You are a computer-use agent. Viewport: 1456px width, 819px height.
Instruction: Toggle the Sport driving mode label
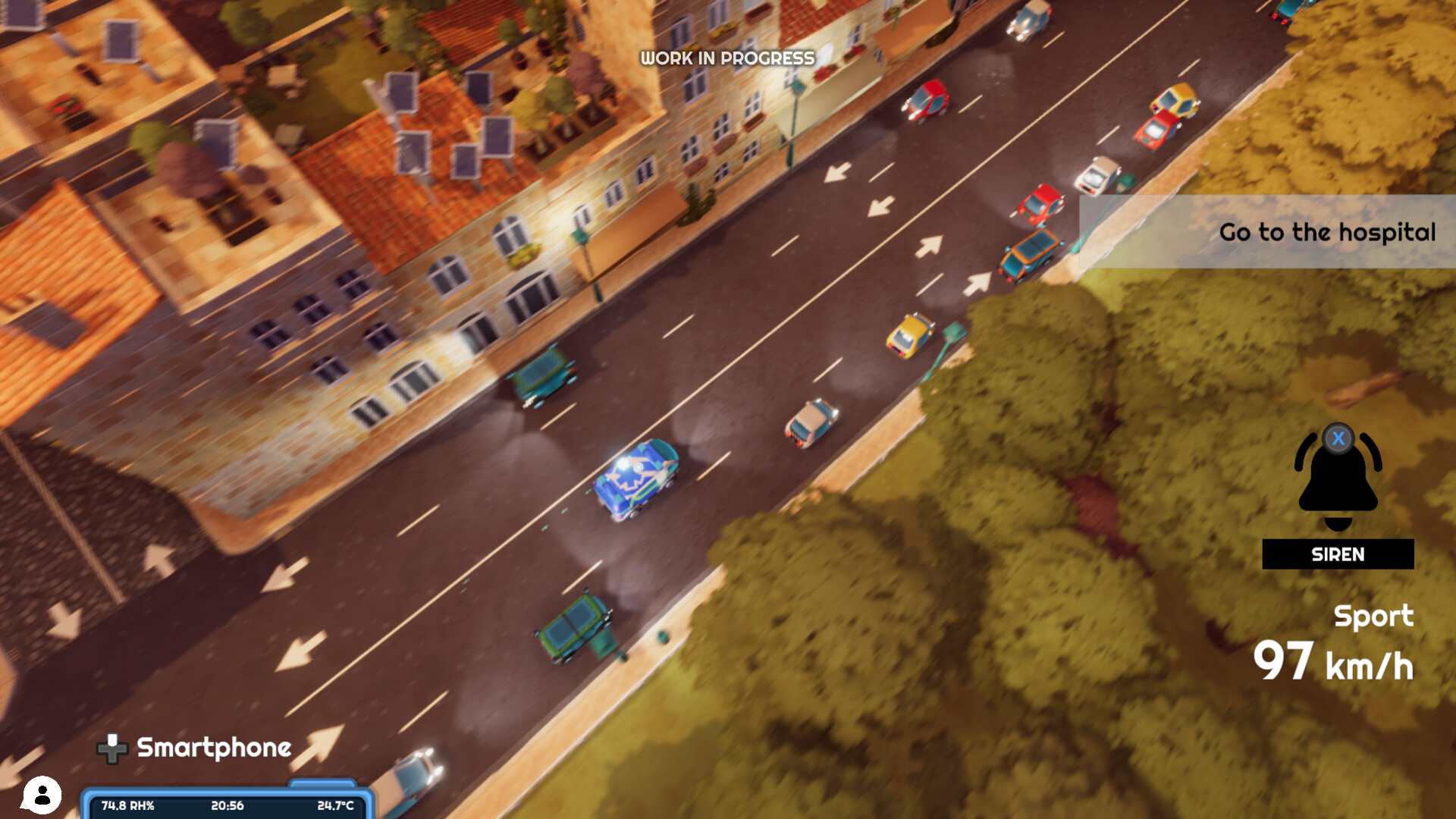1373,617
